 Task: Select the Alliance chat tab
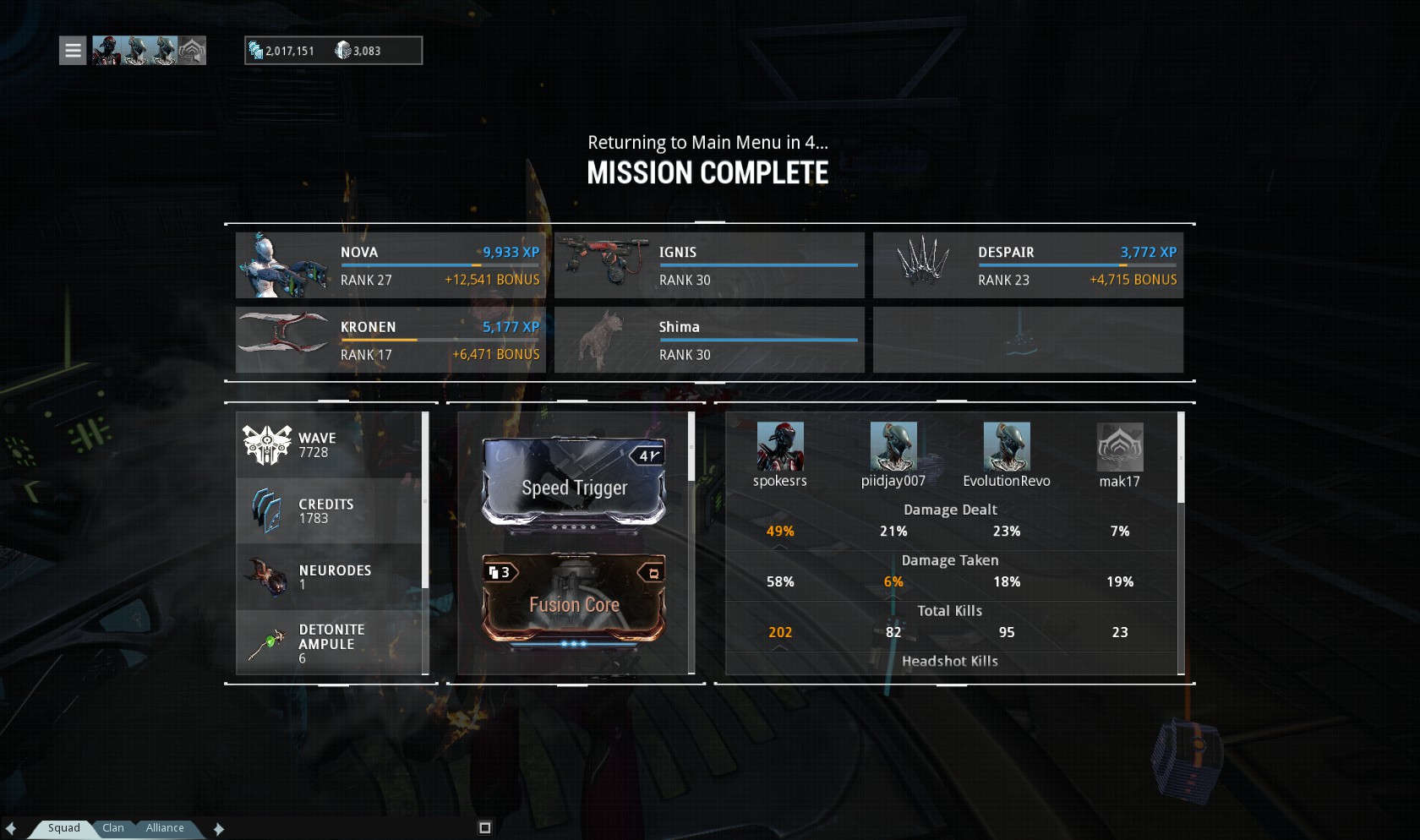tap(165, 828)
